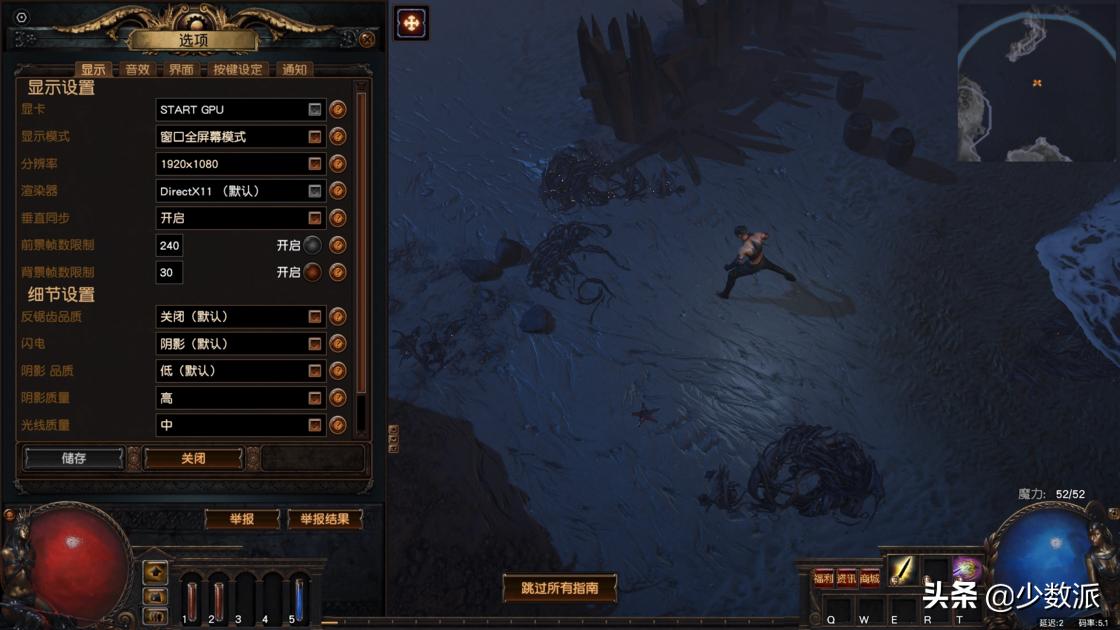This screenshot has width=1120, height=630.
Task: Open the 商城 shop button
Action: (x=870, y=578)
